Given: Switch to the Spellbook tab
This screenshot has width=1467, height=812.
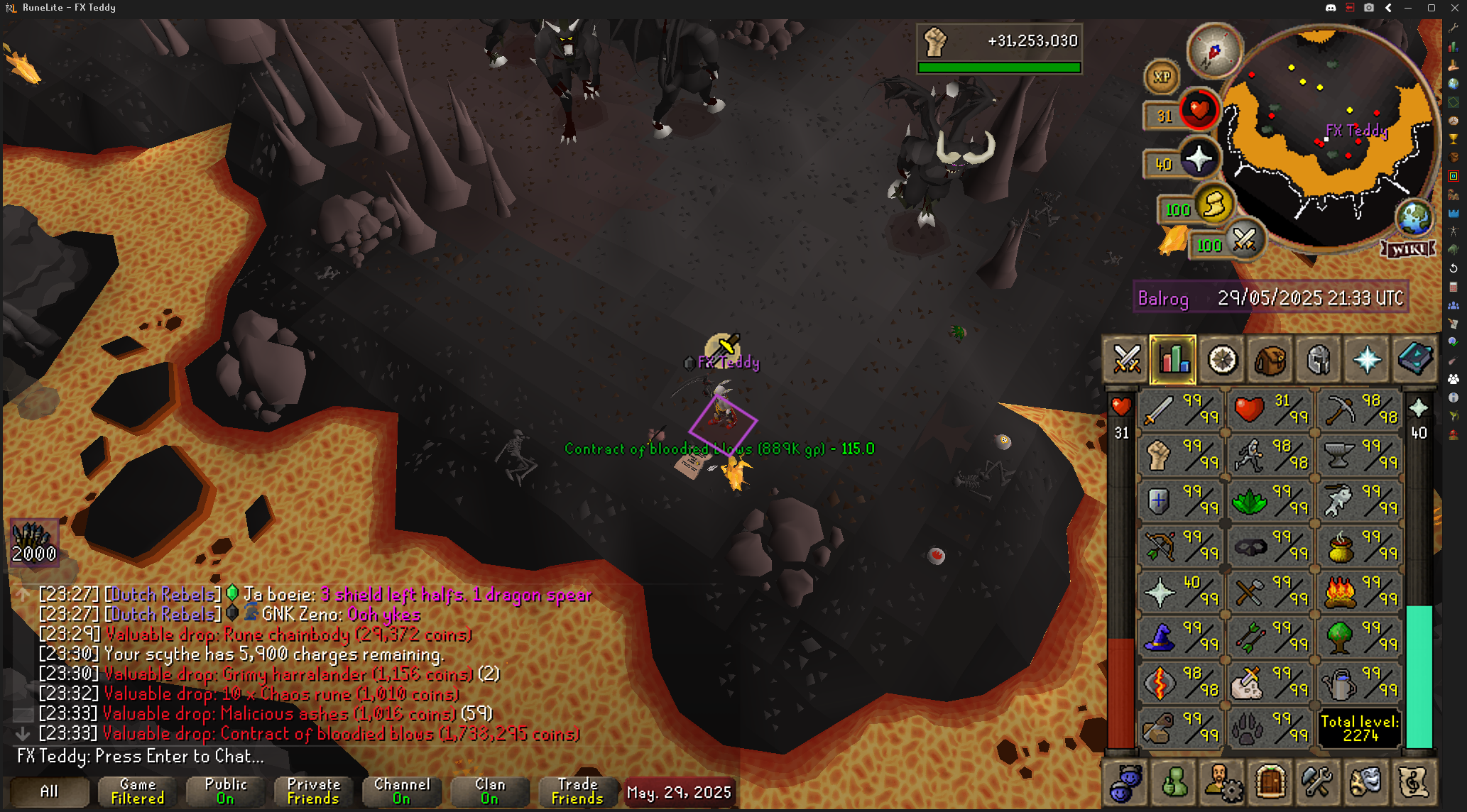Looking at the screenshot, I should tap(1414, 359).
